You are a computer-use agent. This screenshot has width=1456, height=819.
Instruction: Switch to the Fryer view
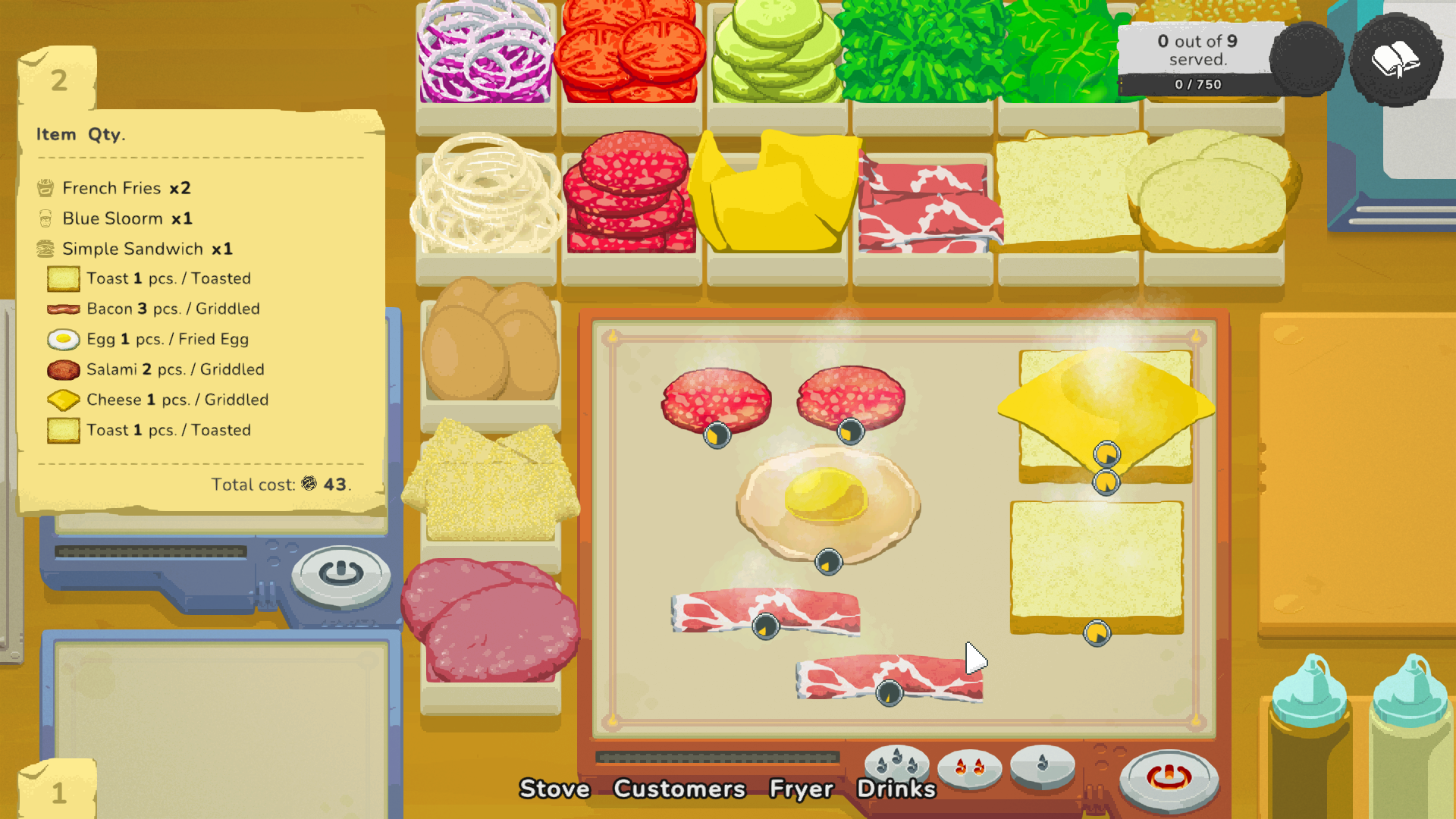tap(802, 789)
